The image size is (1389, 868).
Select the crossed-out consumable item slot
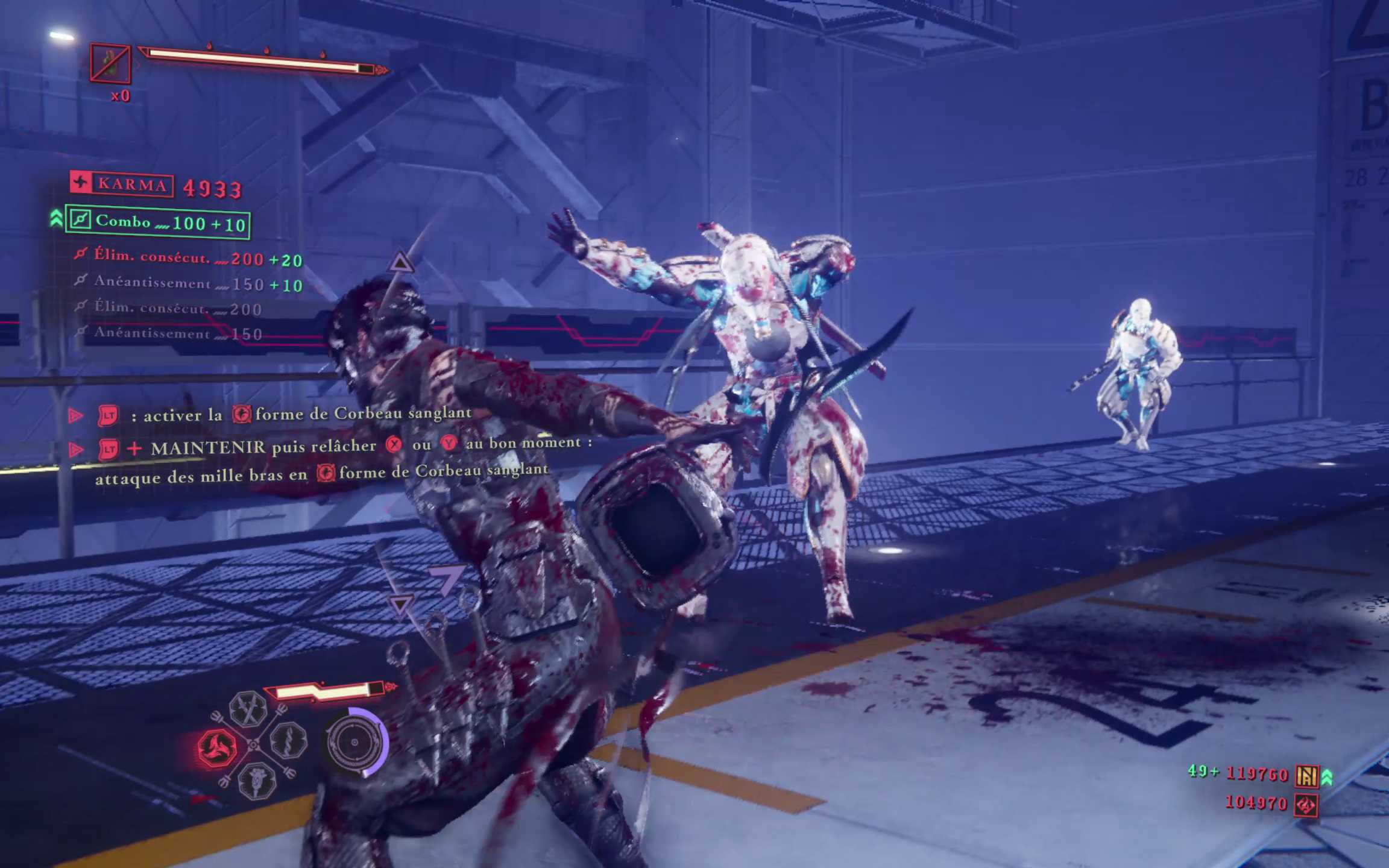tap(110, 63)
